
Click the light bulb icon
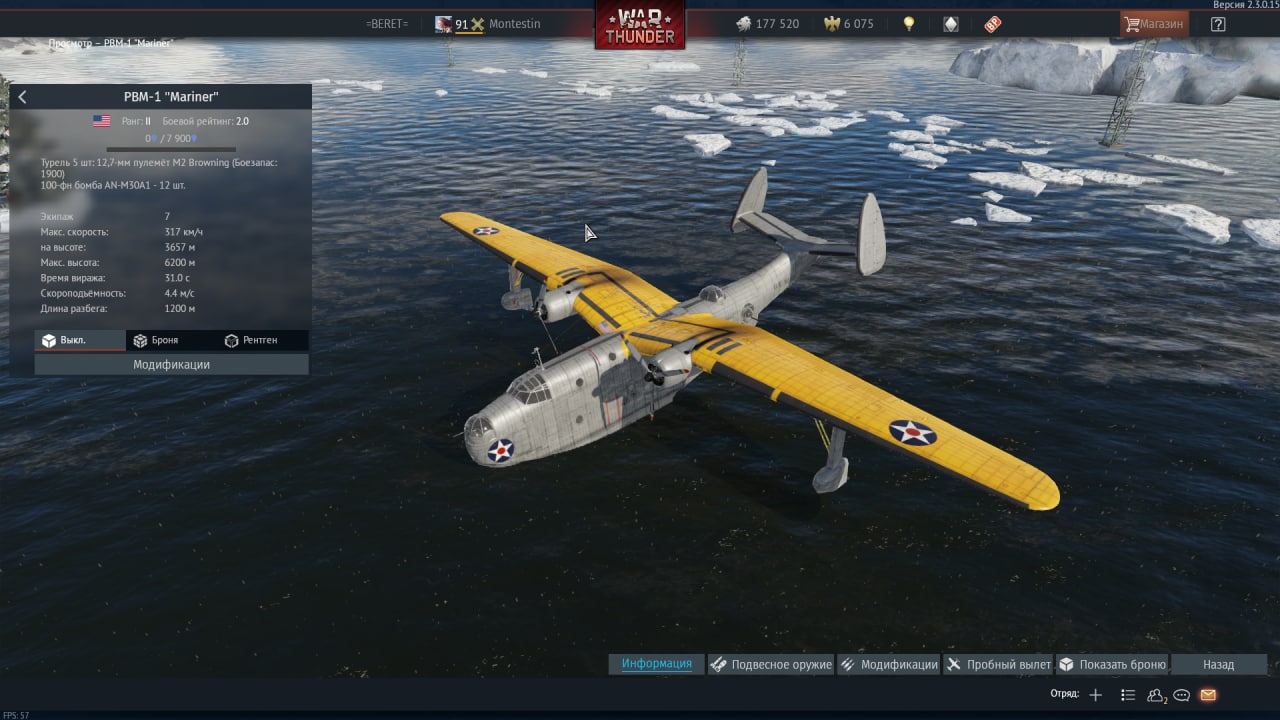[908, 24]
